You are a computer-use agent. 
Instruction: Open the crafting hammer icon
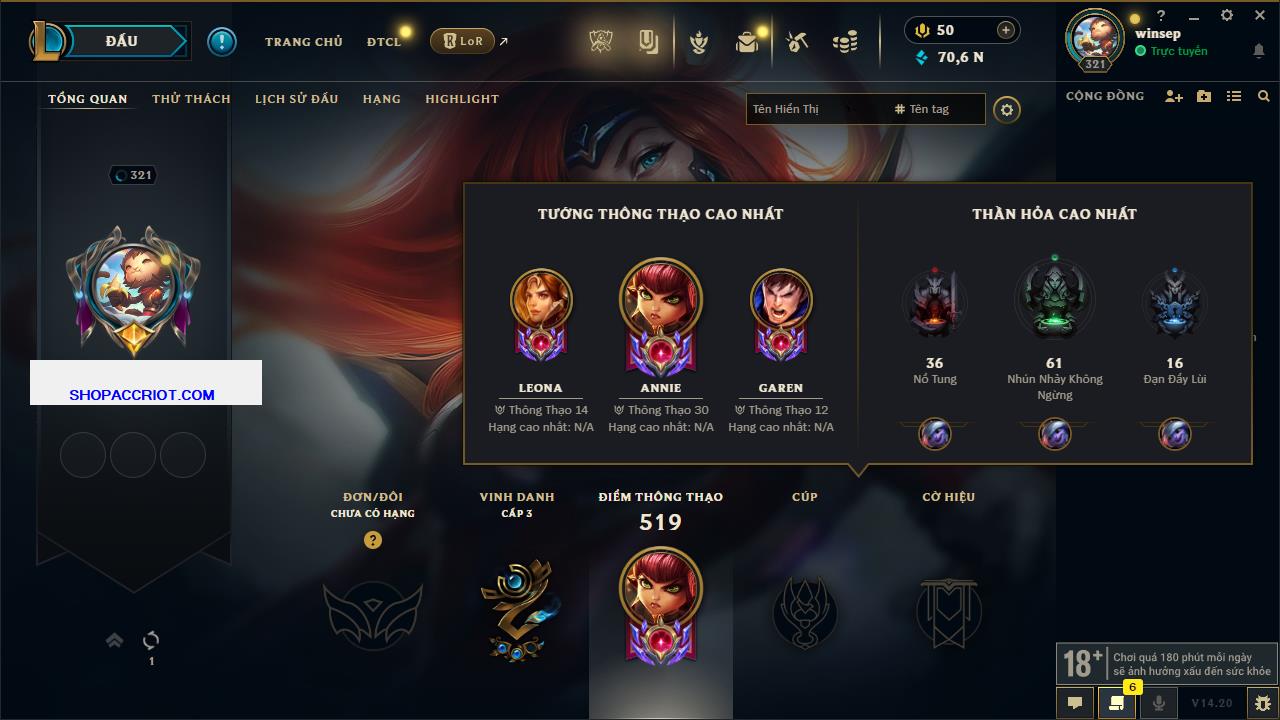797,42
